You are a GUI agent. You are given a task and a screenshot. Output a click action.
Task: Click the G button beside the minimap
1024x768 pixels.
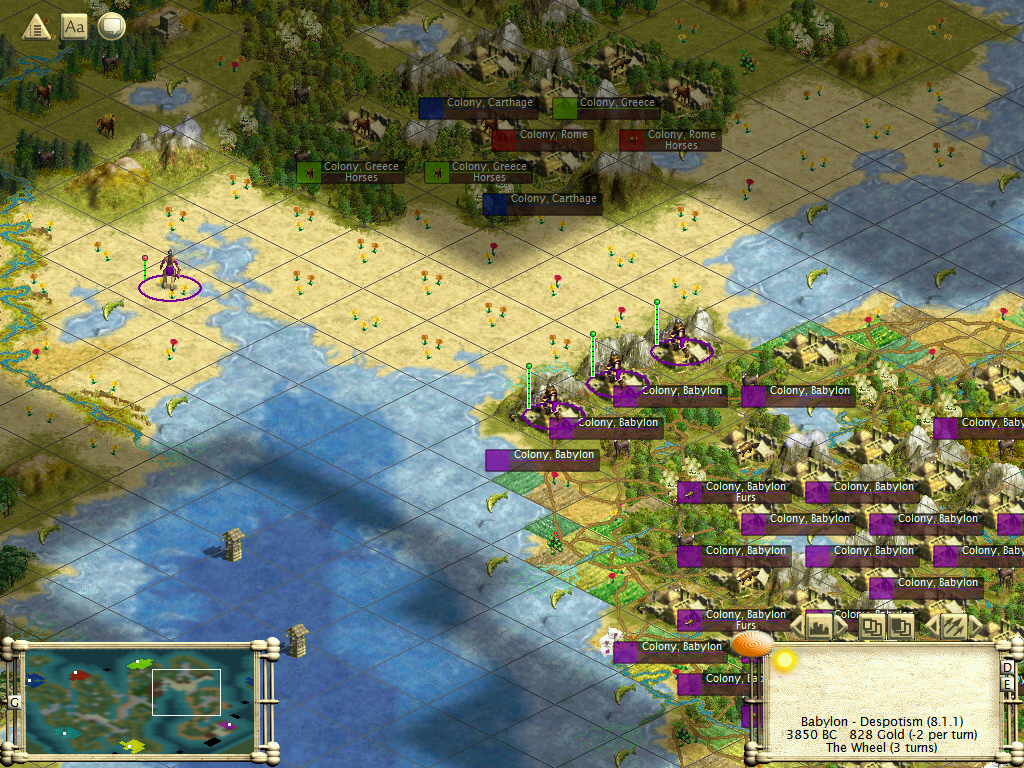tap(14, 702)
